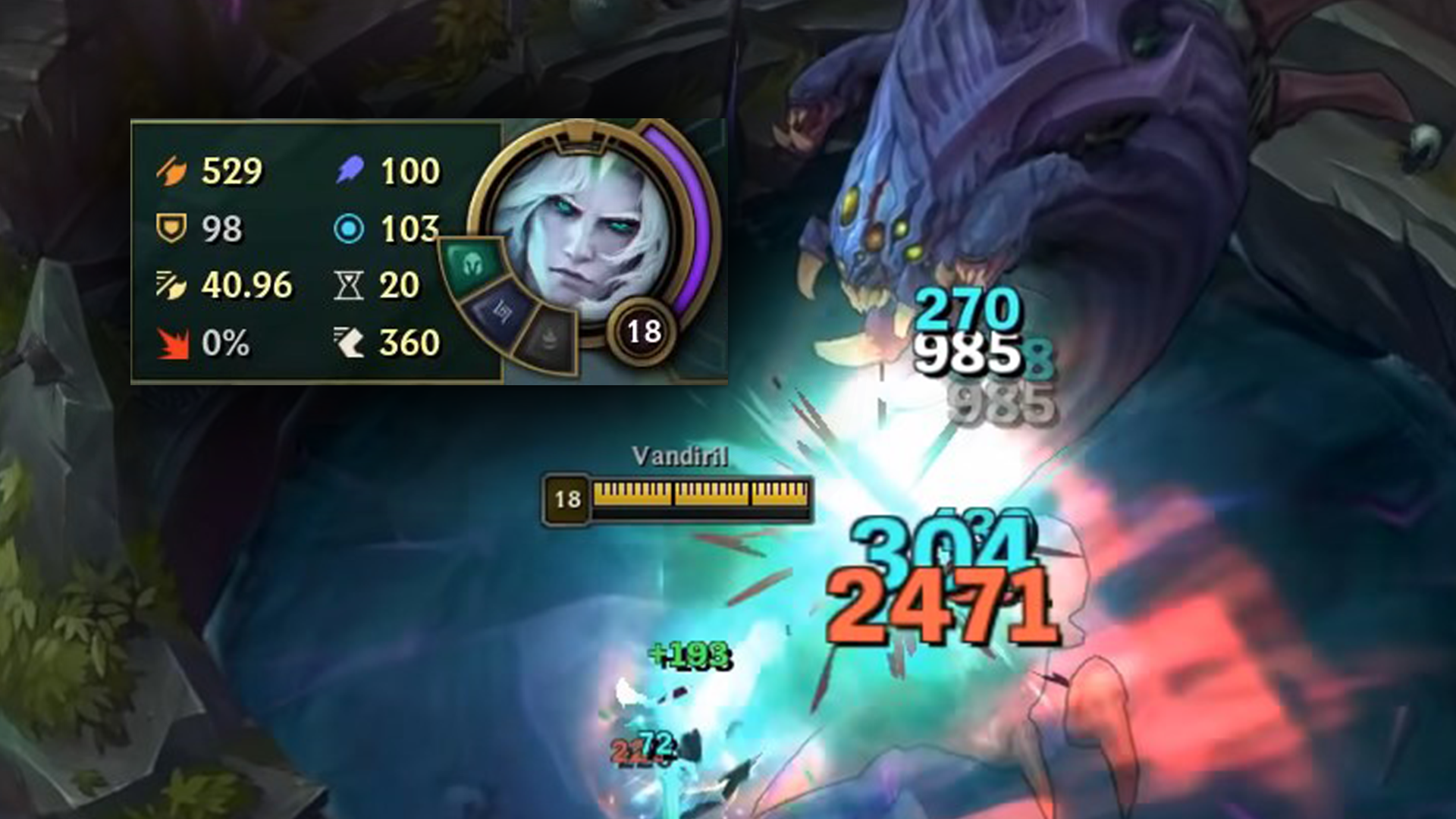Click the attack speed blades icon
Viewport: 1456px width, 819px height.
[172, 285]
